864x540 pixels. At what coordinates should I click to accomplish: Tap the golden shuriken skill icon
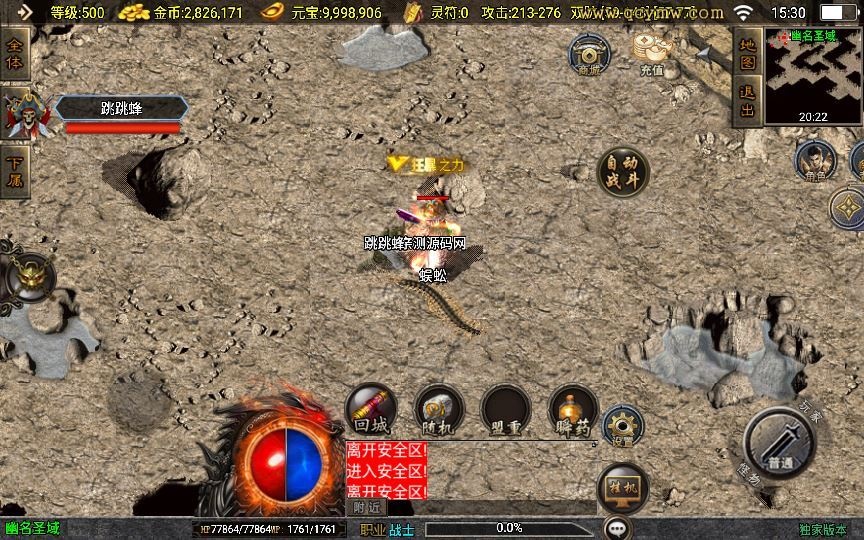pyautogui.click(x=848, y=208)
